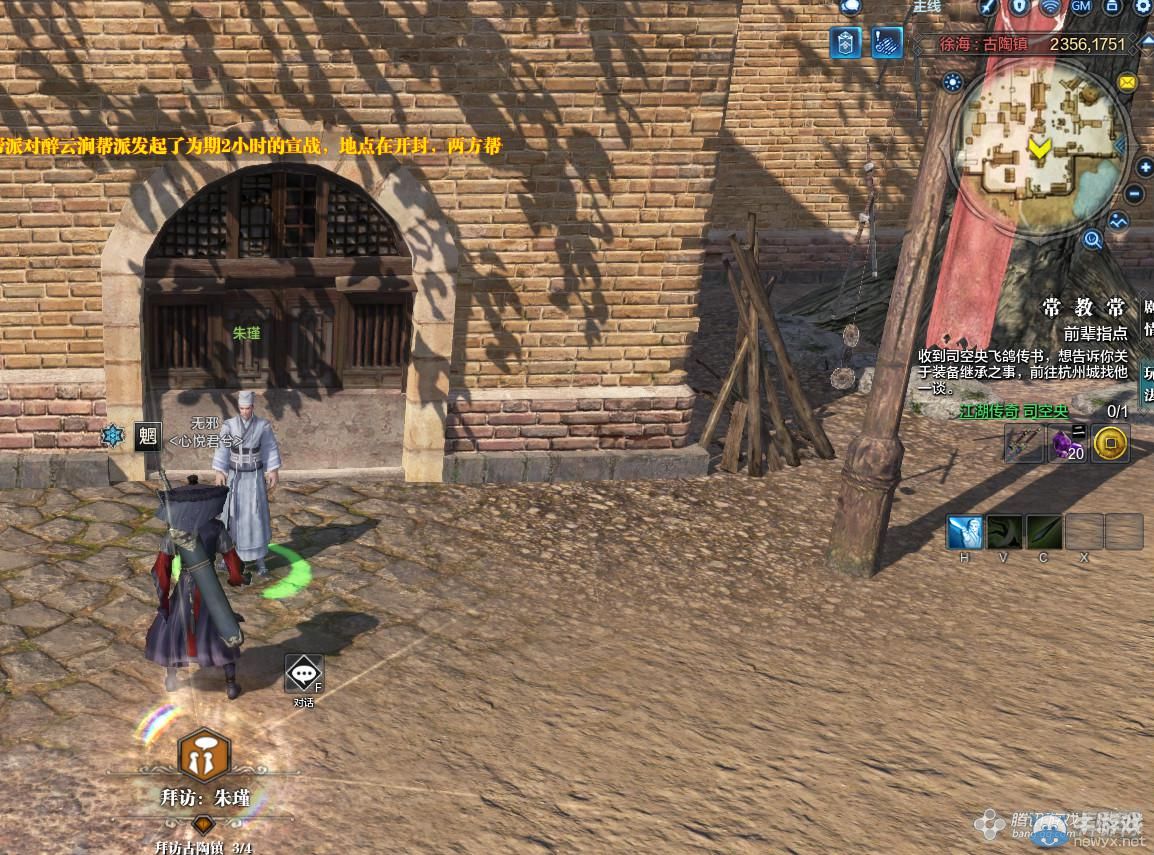The width and height of the screenshot is (1154, 855).
Task: Click the 对话 speech bubble talk button
Action: 303,674
